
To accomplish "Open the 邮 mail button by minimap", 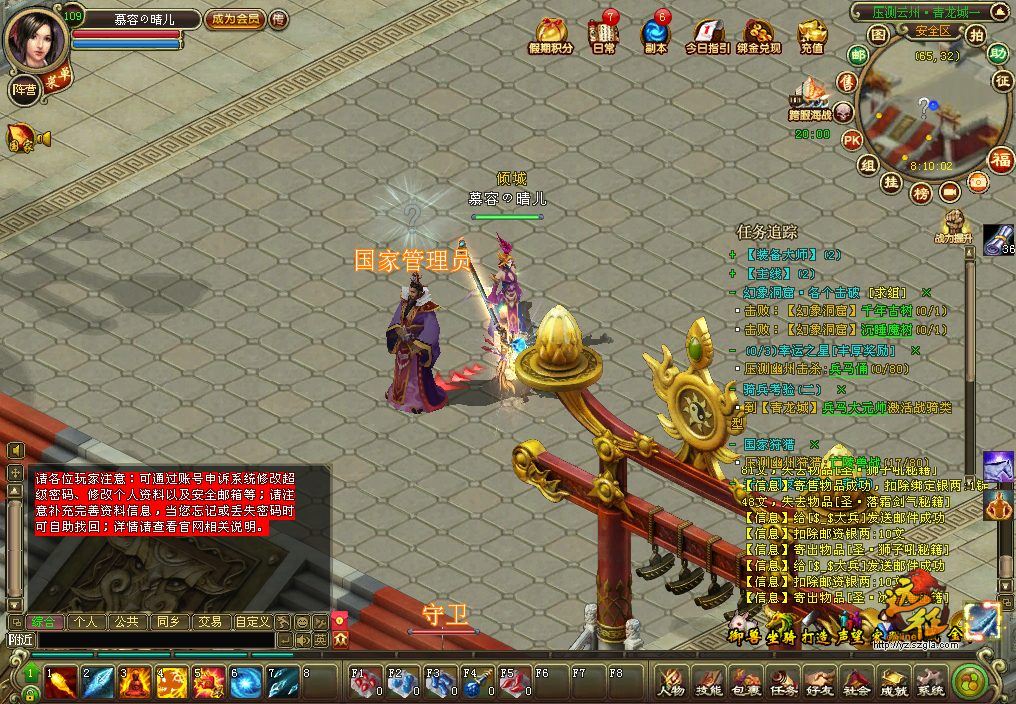I will pyautogui.click(x=858, y=55).
